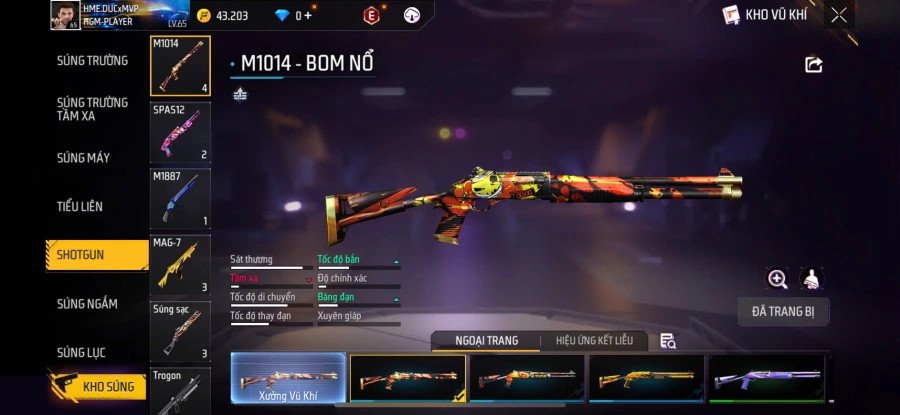Click the ĐÃ TRANG BỊ equipped button

pos(783,311)
